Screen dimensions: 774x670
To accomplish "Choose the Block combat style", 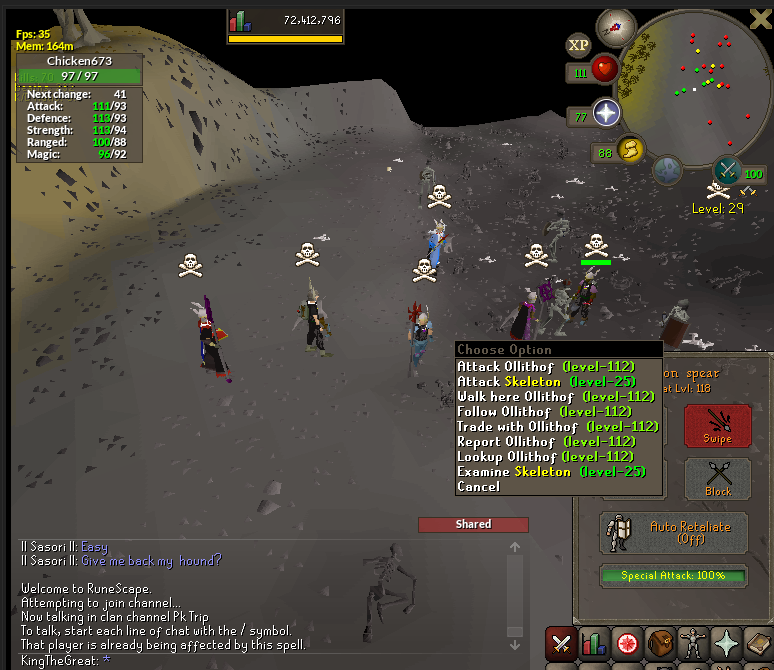I will click(x=717, y=478).
